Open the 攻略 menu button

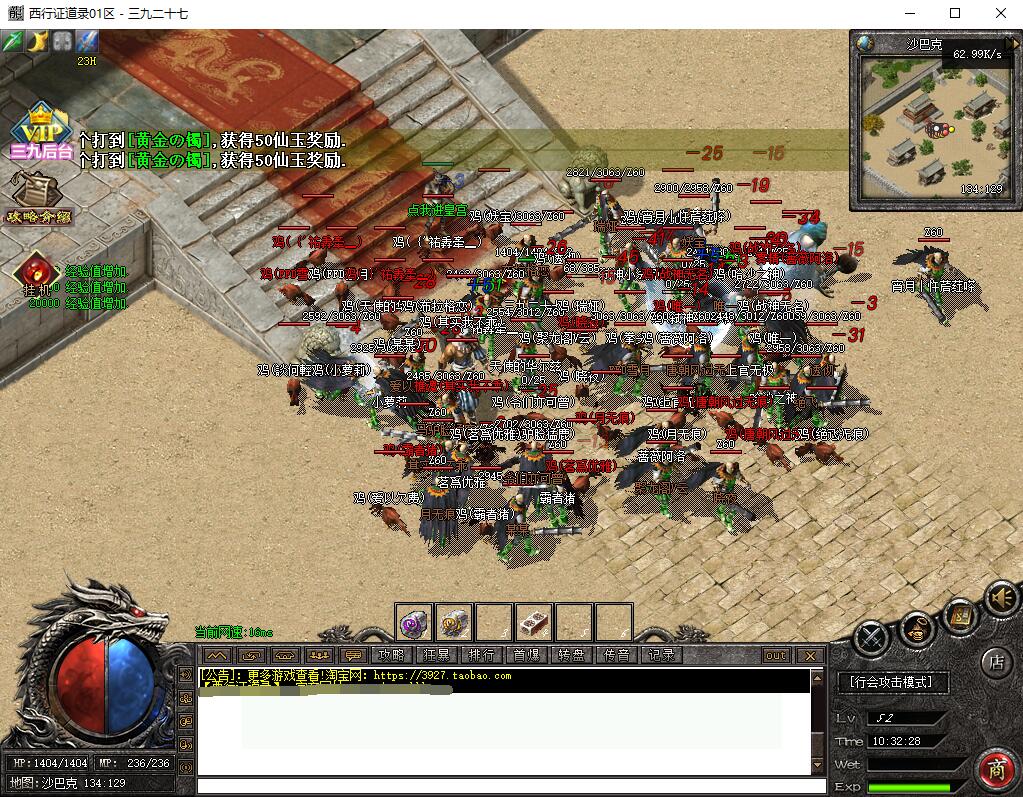pyautogui.click(x=391, y=656)
